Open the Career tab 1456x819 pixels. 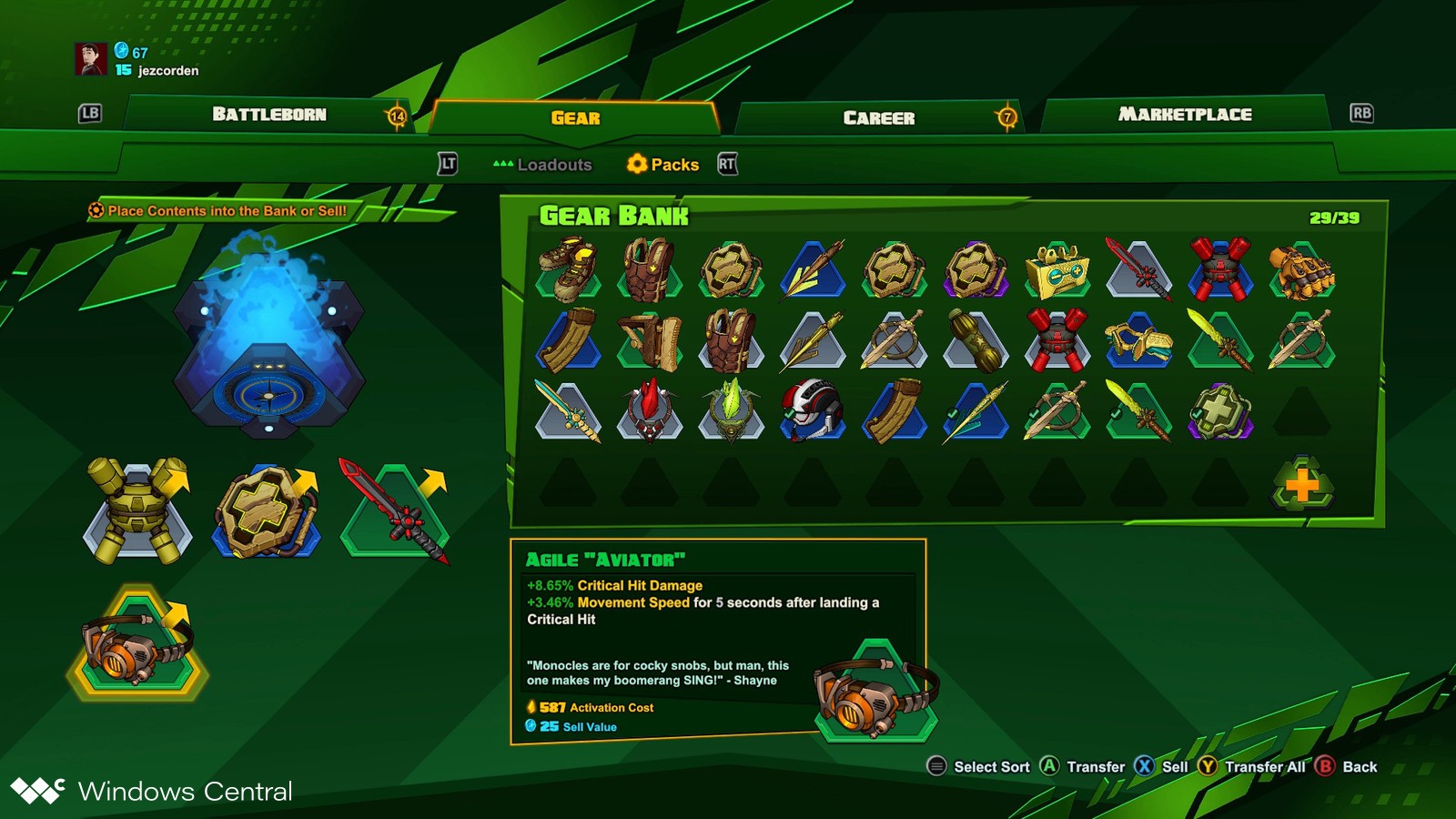click(x=878, y=117)
